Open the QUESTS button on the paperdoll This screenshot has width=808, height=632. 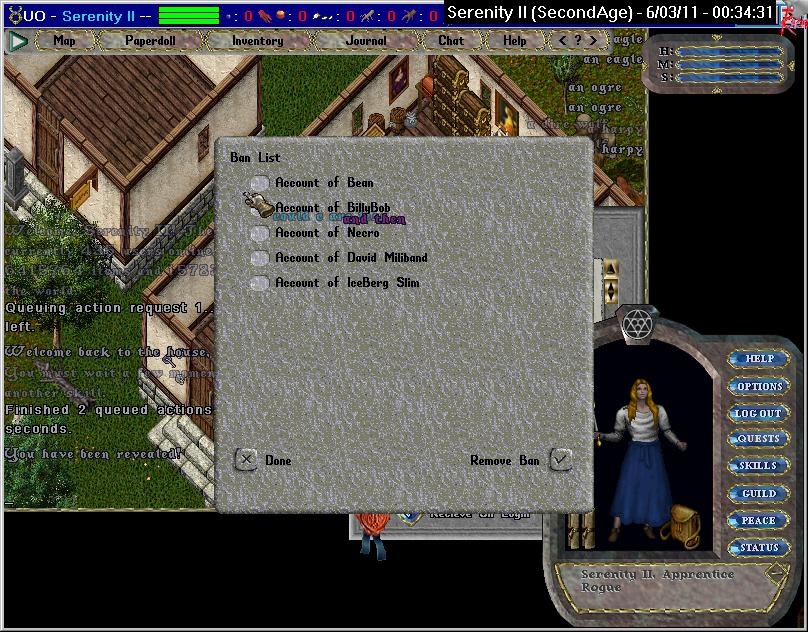(759, 439)
